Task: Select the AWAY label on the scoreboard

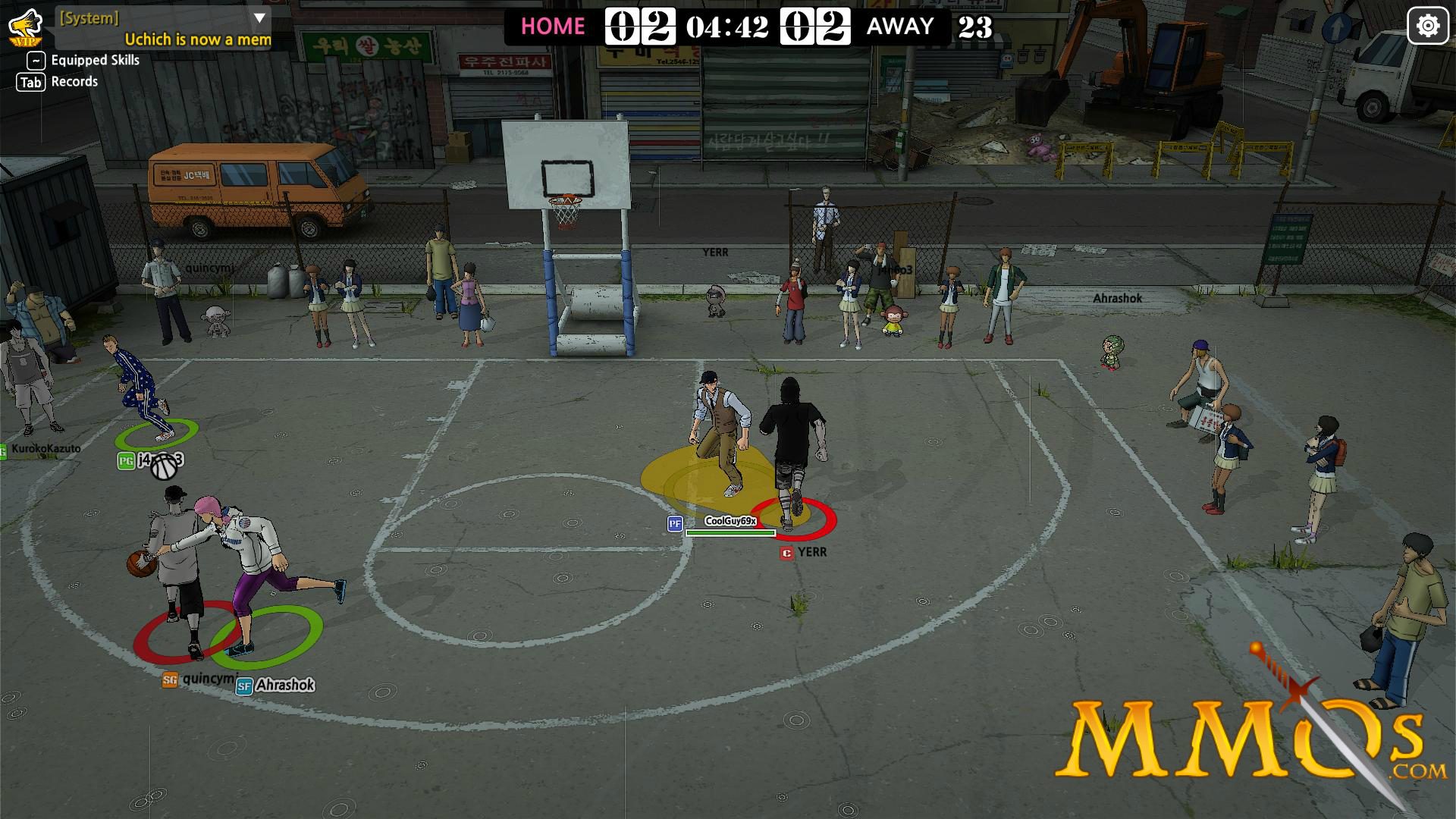Action: [x=901, y=26]
